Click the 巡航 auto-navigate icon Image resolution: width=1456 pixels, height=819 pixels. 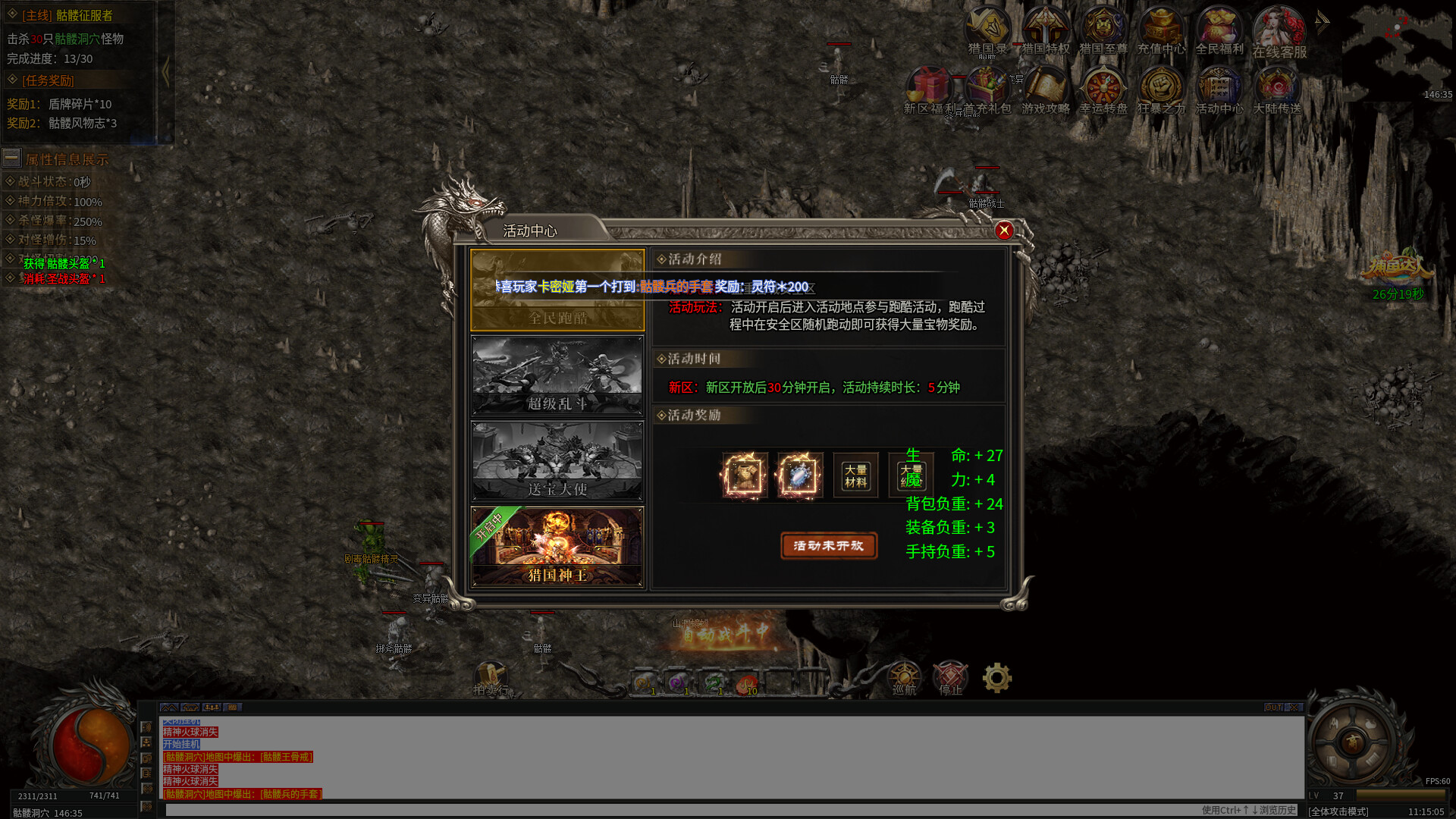tap(904, 675)
